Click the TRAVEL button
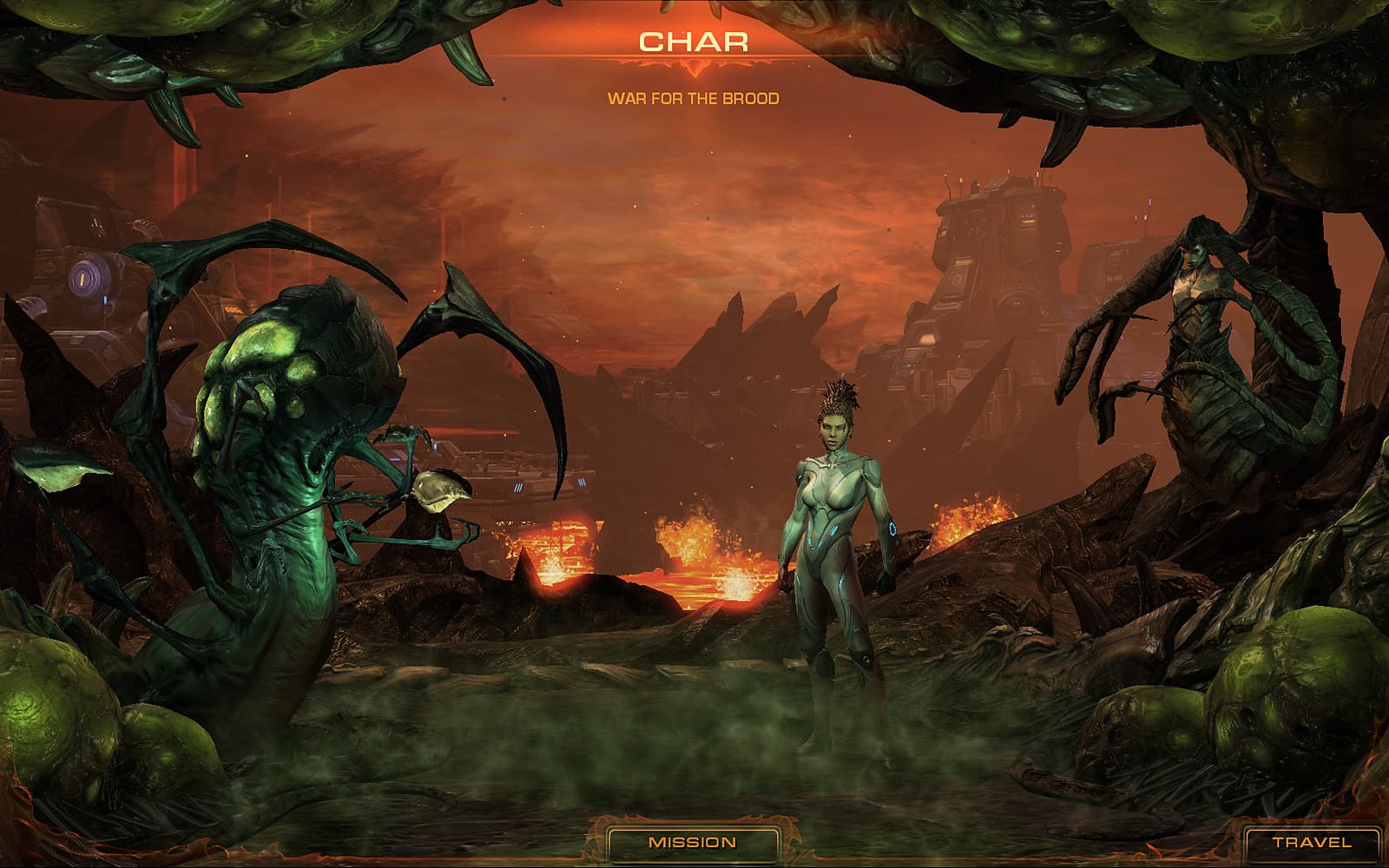 pos(1311,839)
